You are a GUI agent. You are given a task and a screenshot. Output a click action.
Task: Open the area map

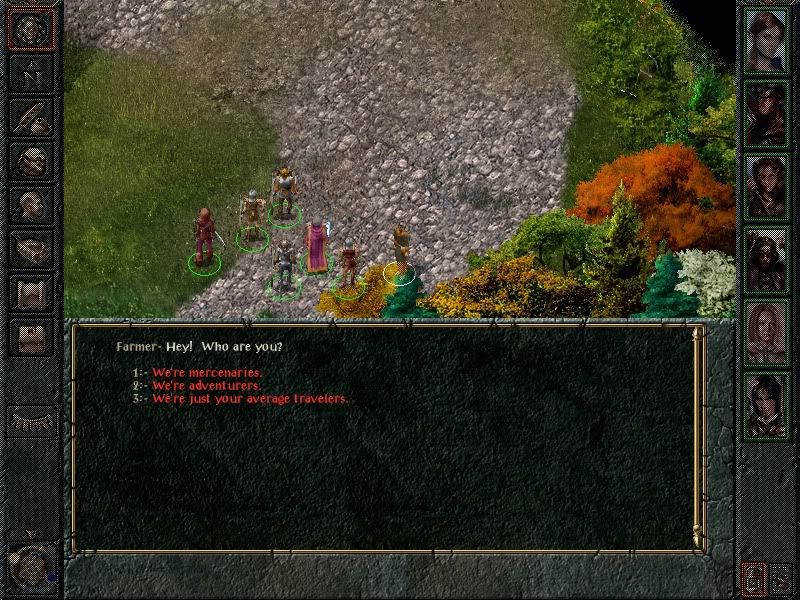click(x=31, y=72)
